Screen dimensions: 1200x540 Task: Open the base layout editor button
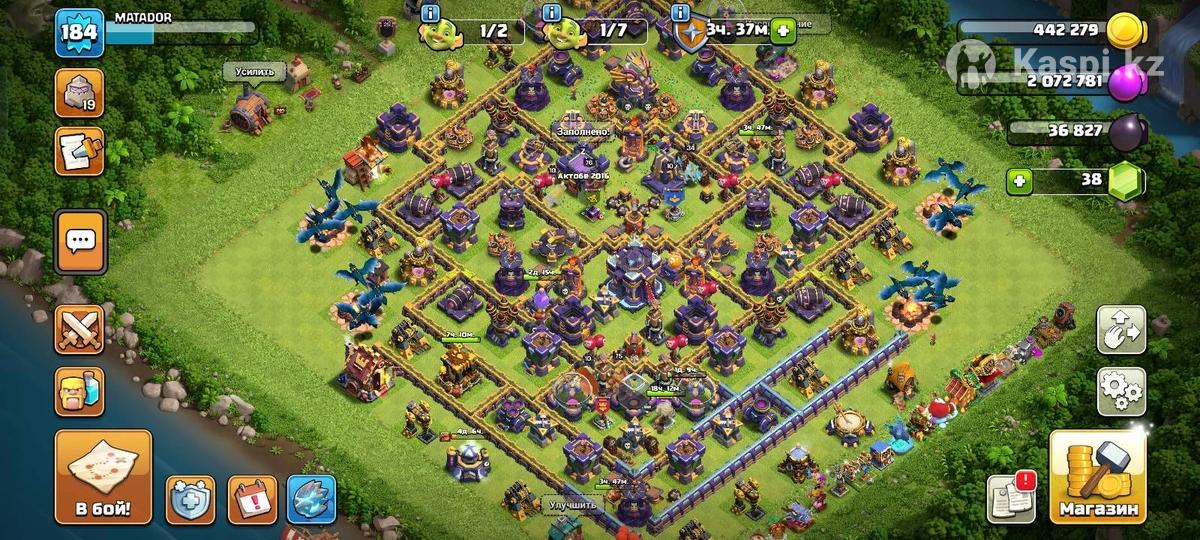pyautogui.click(x=1121, y=330)
